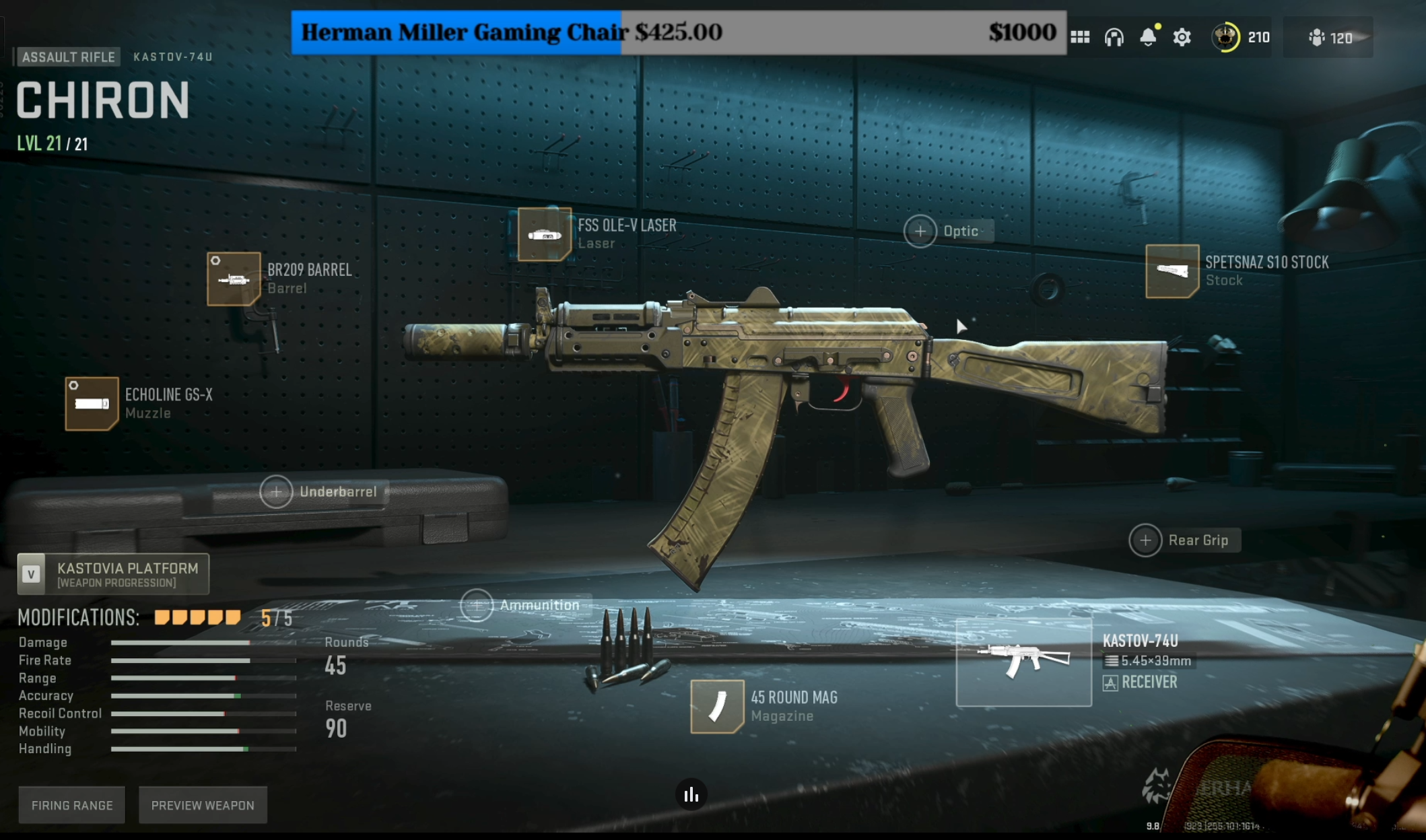Viewport: 1426px width, 840px height.
Task: Add an Ammunition attachment
Action: coord(477,605)
